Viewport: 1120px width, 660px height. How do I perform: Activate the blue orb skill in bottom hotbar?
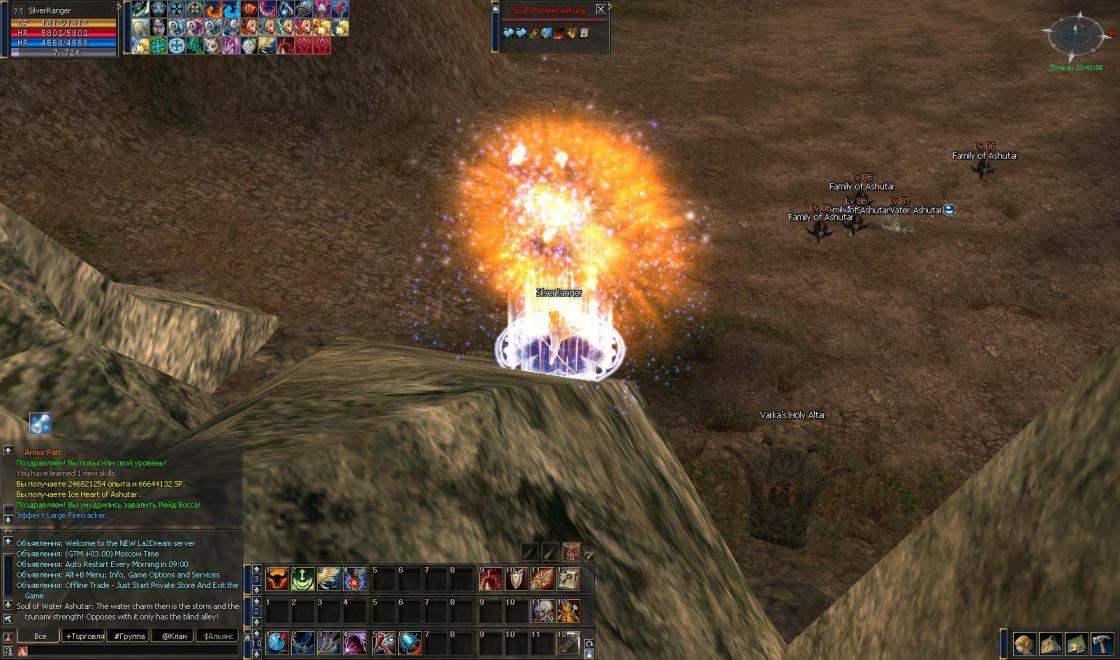[x=277, y=642]
